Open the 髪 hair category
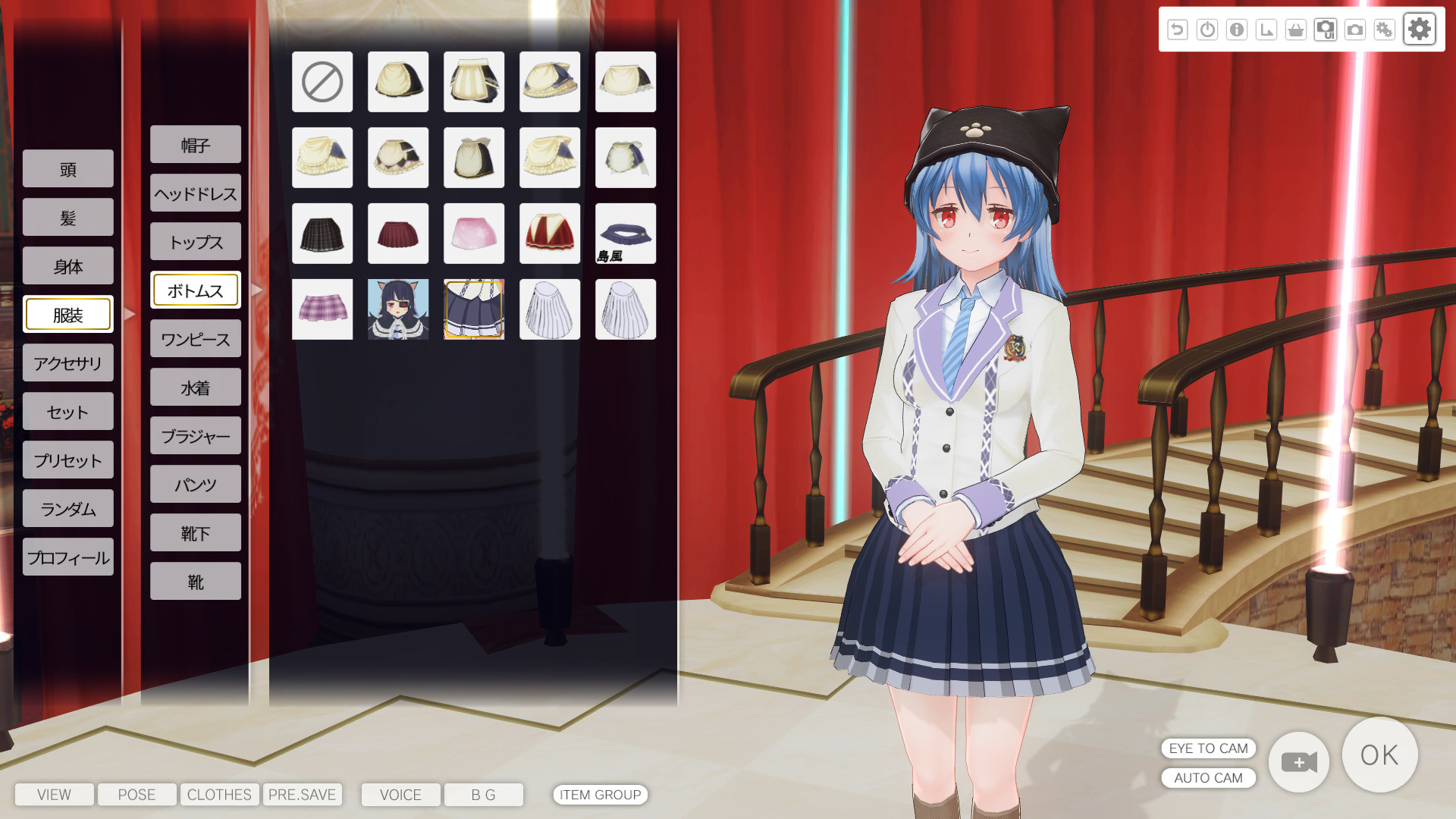The image size is (1456, 819). point(68,218)
